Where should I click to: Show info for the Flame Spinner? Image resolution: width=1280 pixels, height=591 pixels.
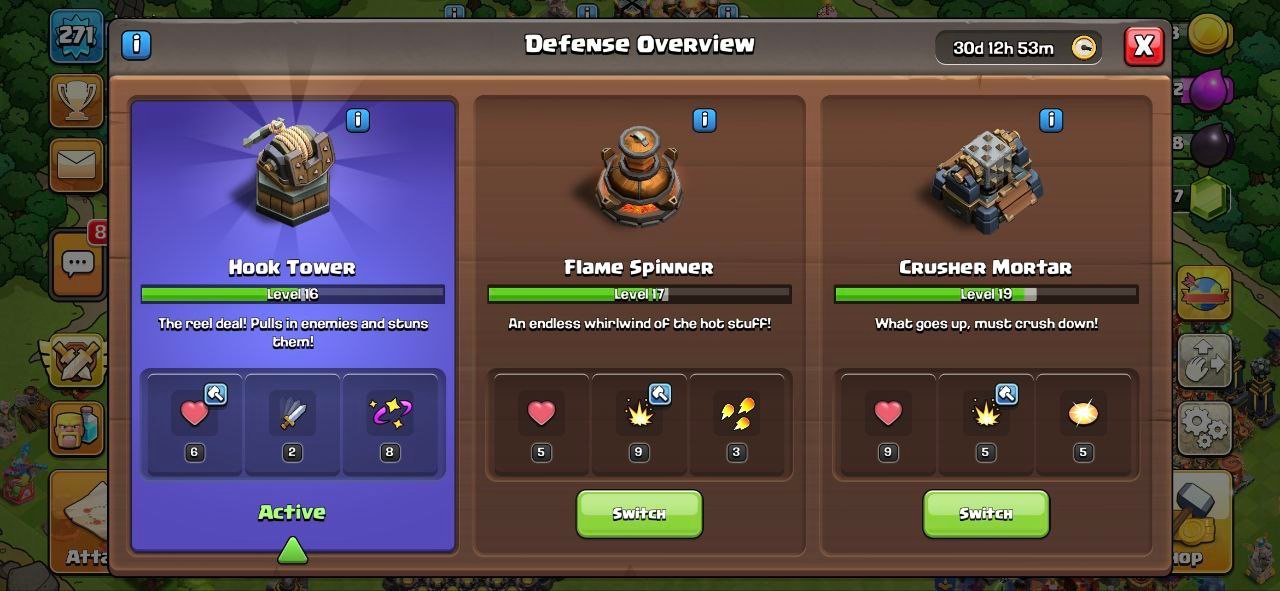click(704, 121)
